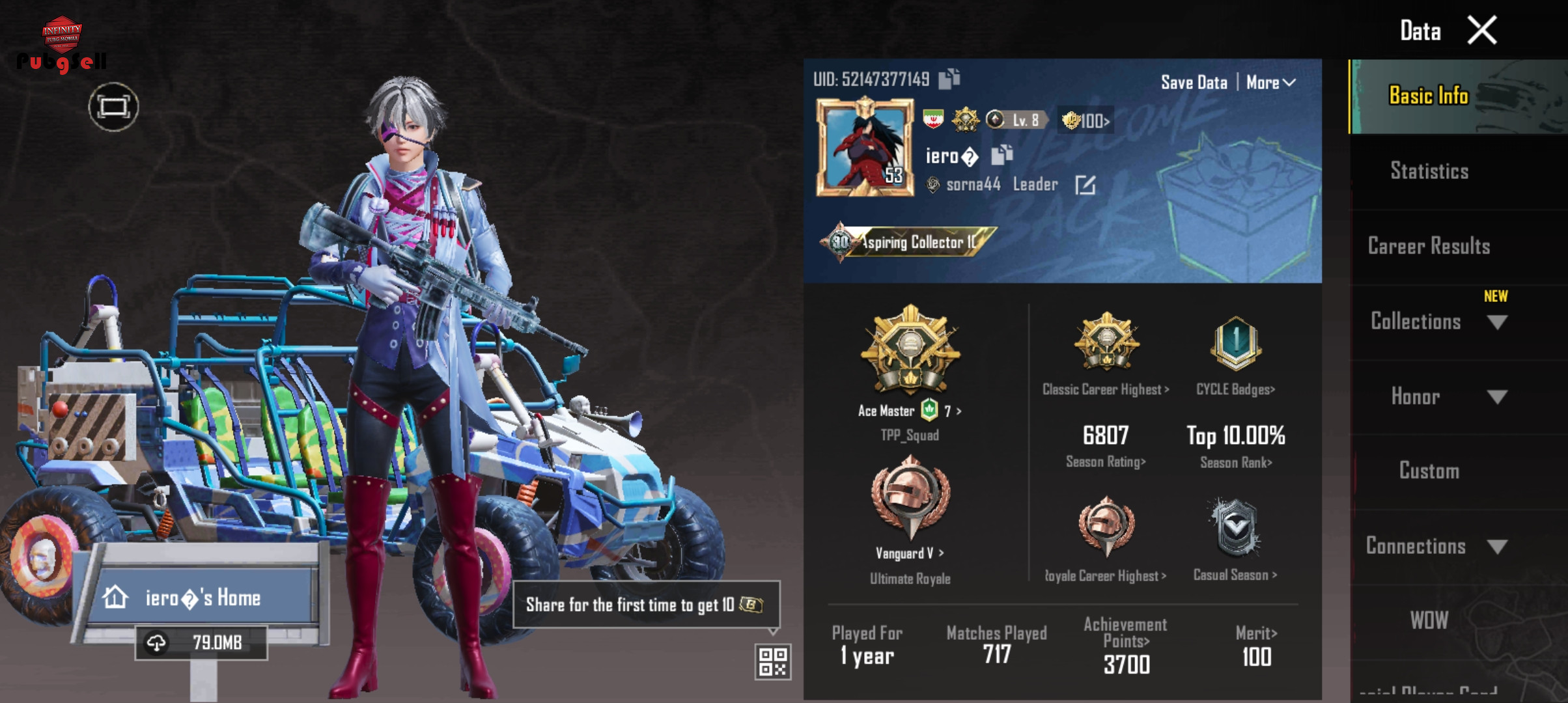Image resolution: width=1568 pixels, height=703 pixels.
Task: Edit the clan info next to Leader
Action: [x=1085, y=185]
